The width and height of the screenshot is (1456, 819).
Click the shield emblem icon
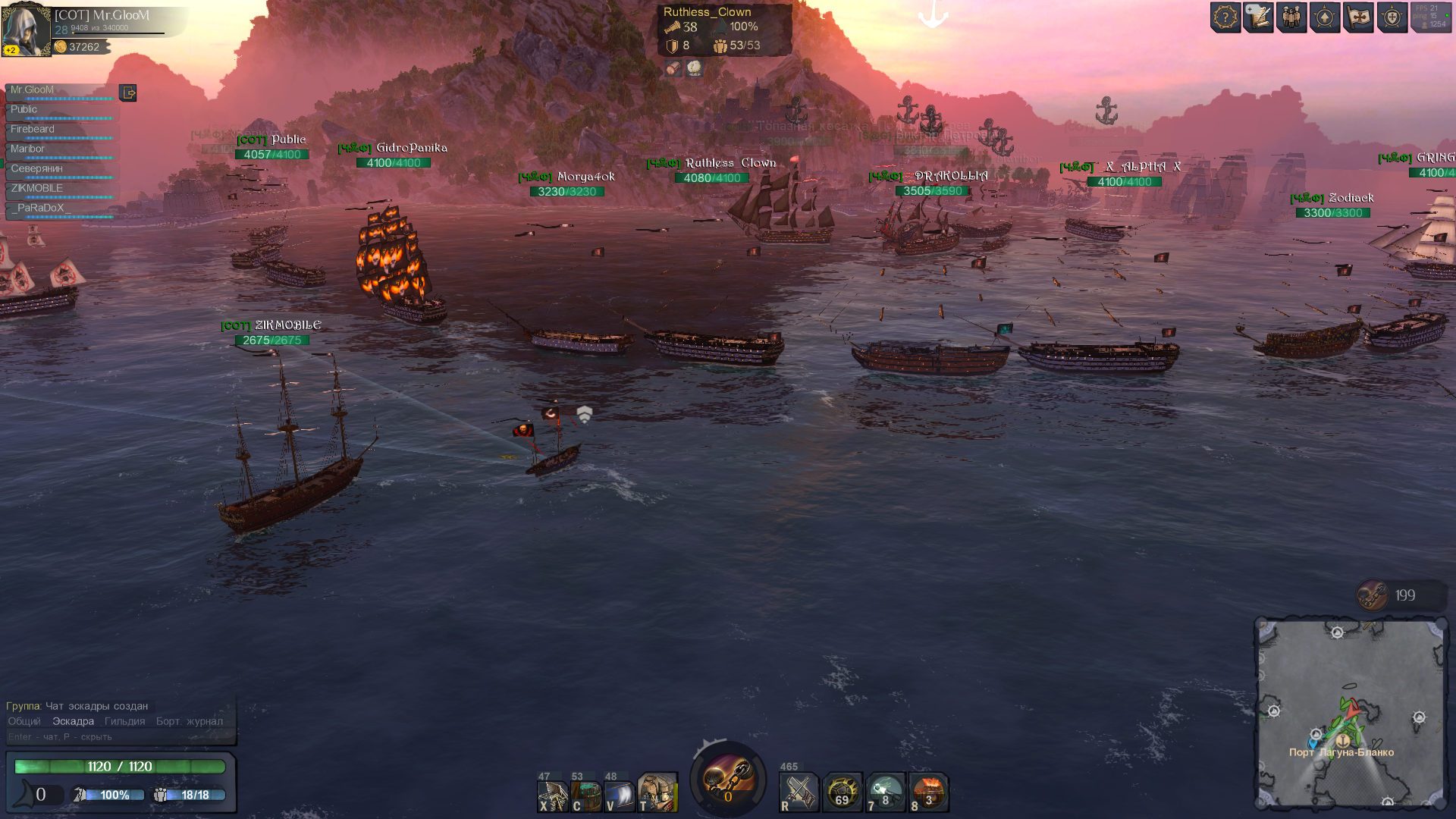coord(1392,17)
